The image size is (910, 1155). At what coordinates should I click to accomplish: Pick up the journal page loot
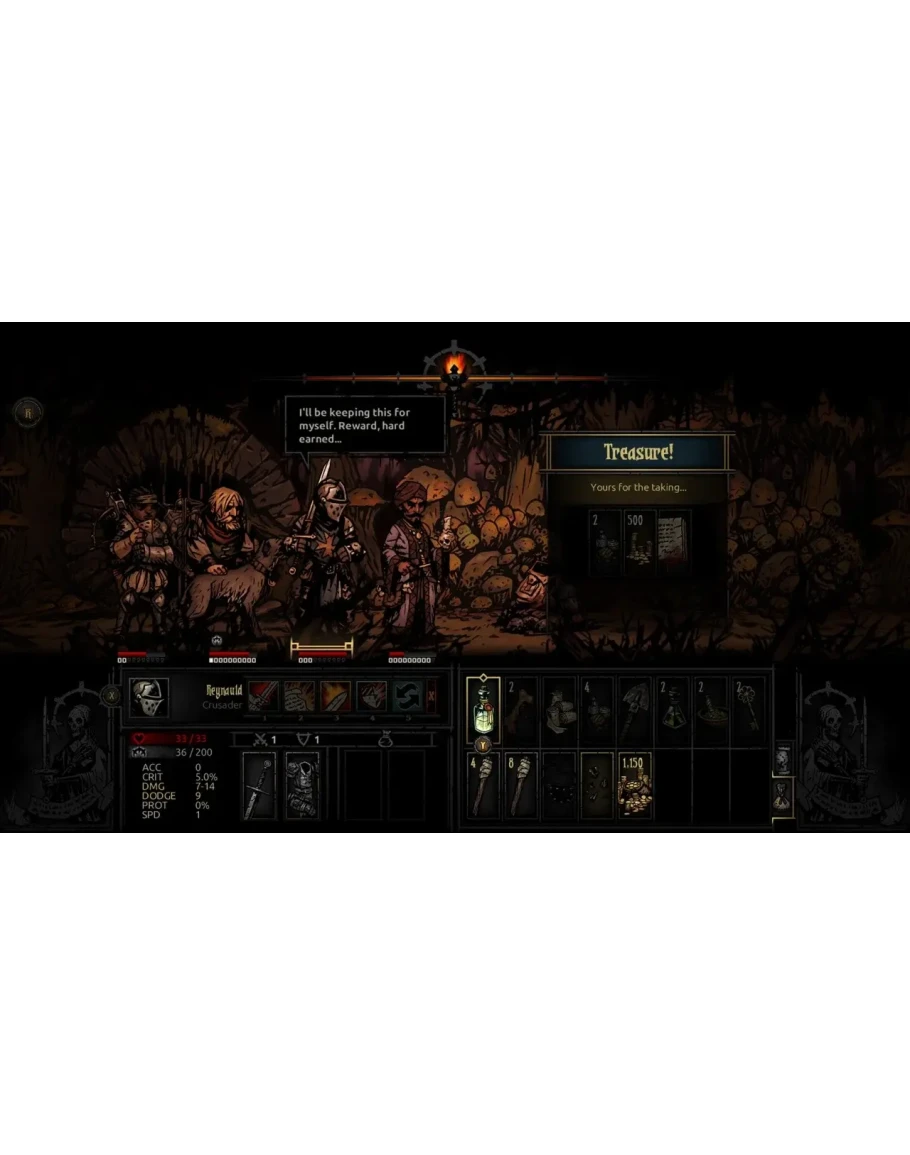[674, 542]
